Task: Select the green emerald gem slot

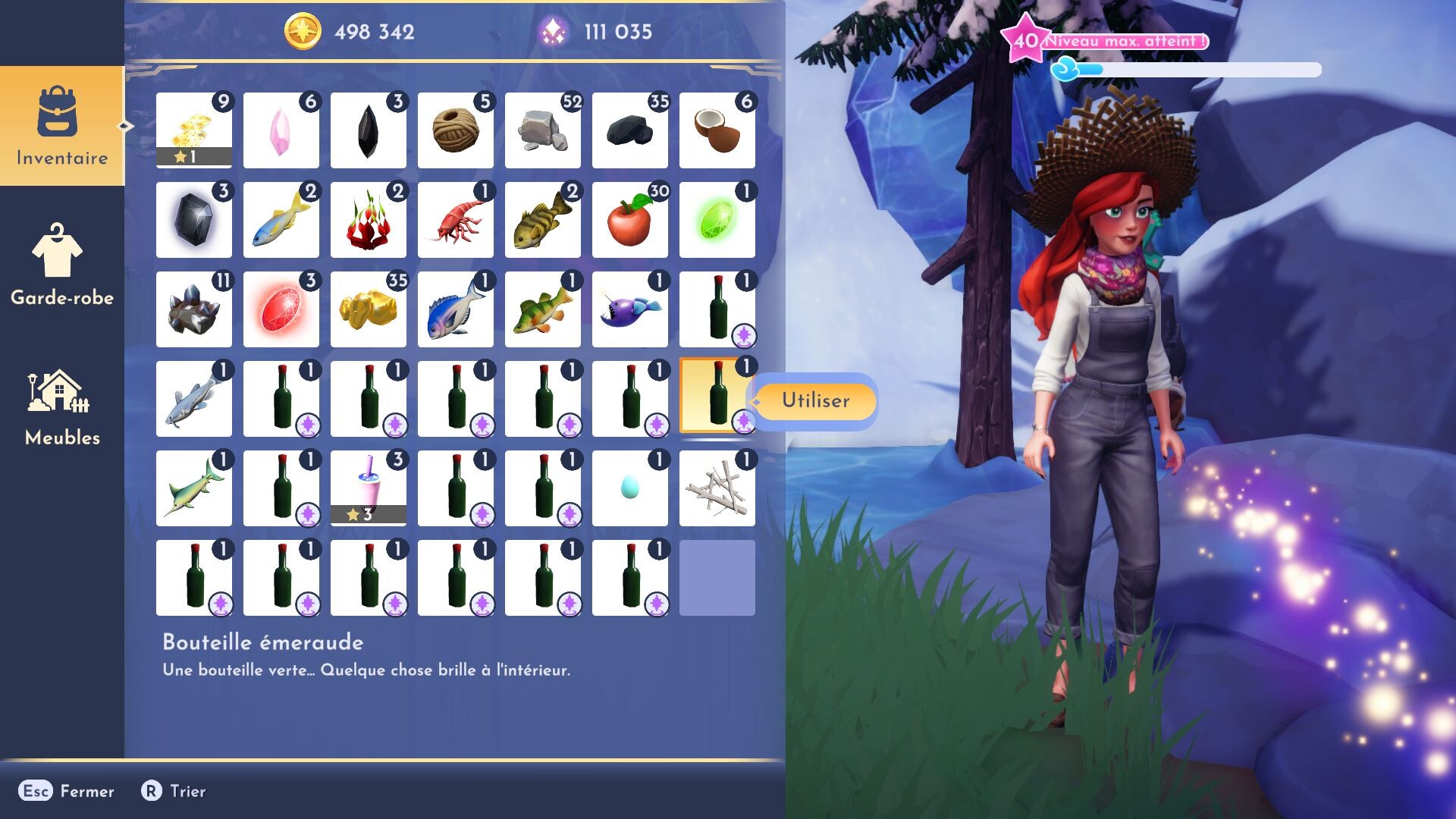Action: click(717, 220)
